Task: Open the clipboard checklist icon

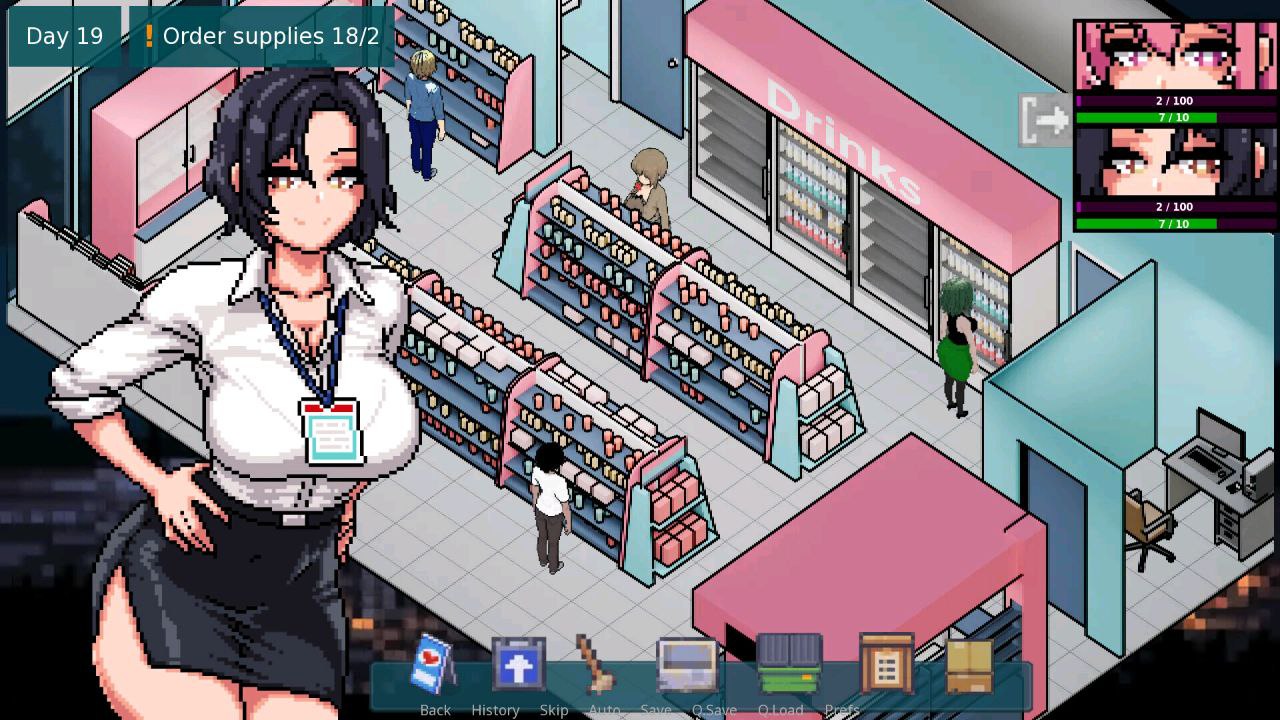Action: pos(886,664)
